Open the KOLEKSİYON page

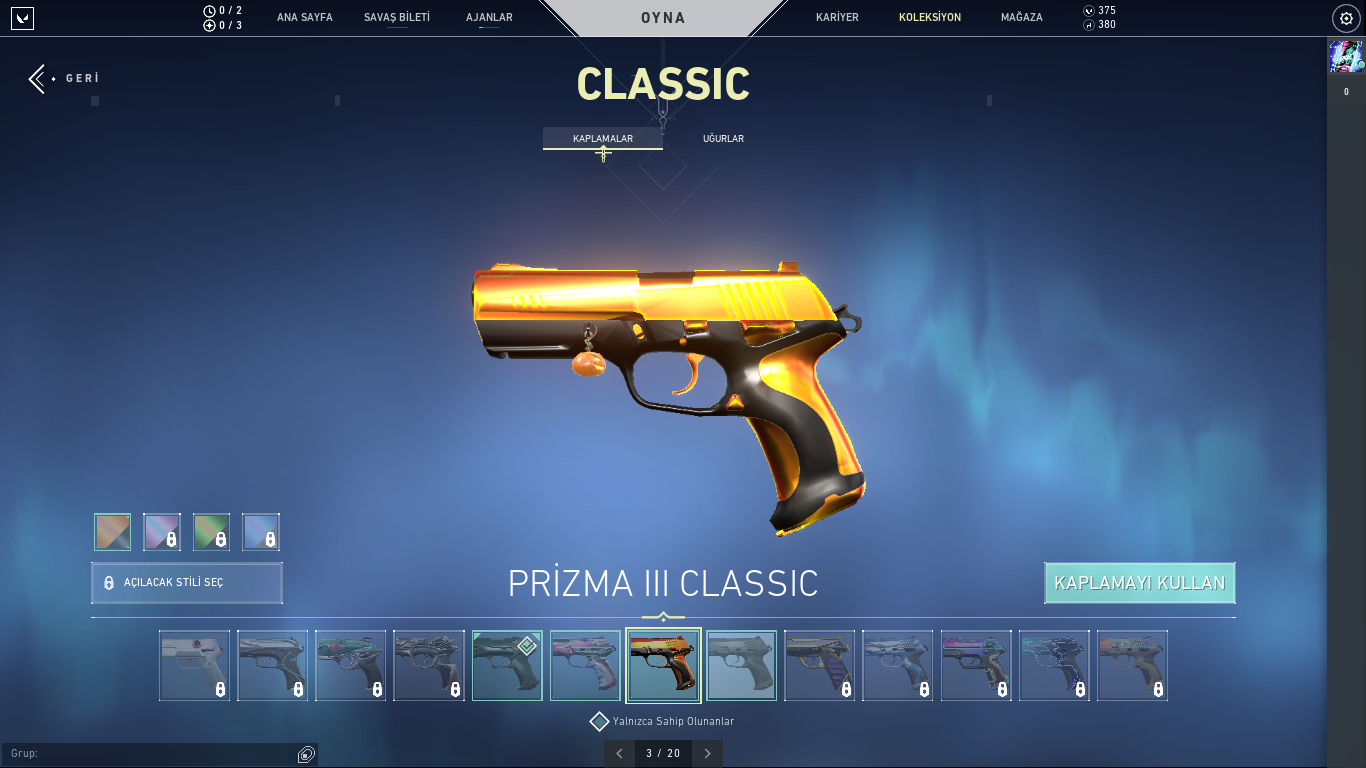[929, 17]
